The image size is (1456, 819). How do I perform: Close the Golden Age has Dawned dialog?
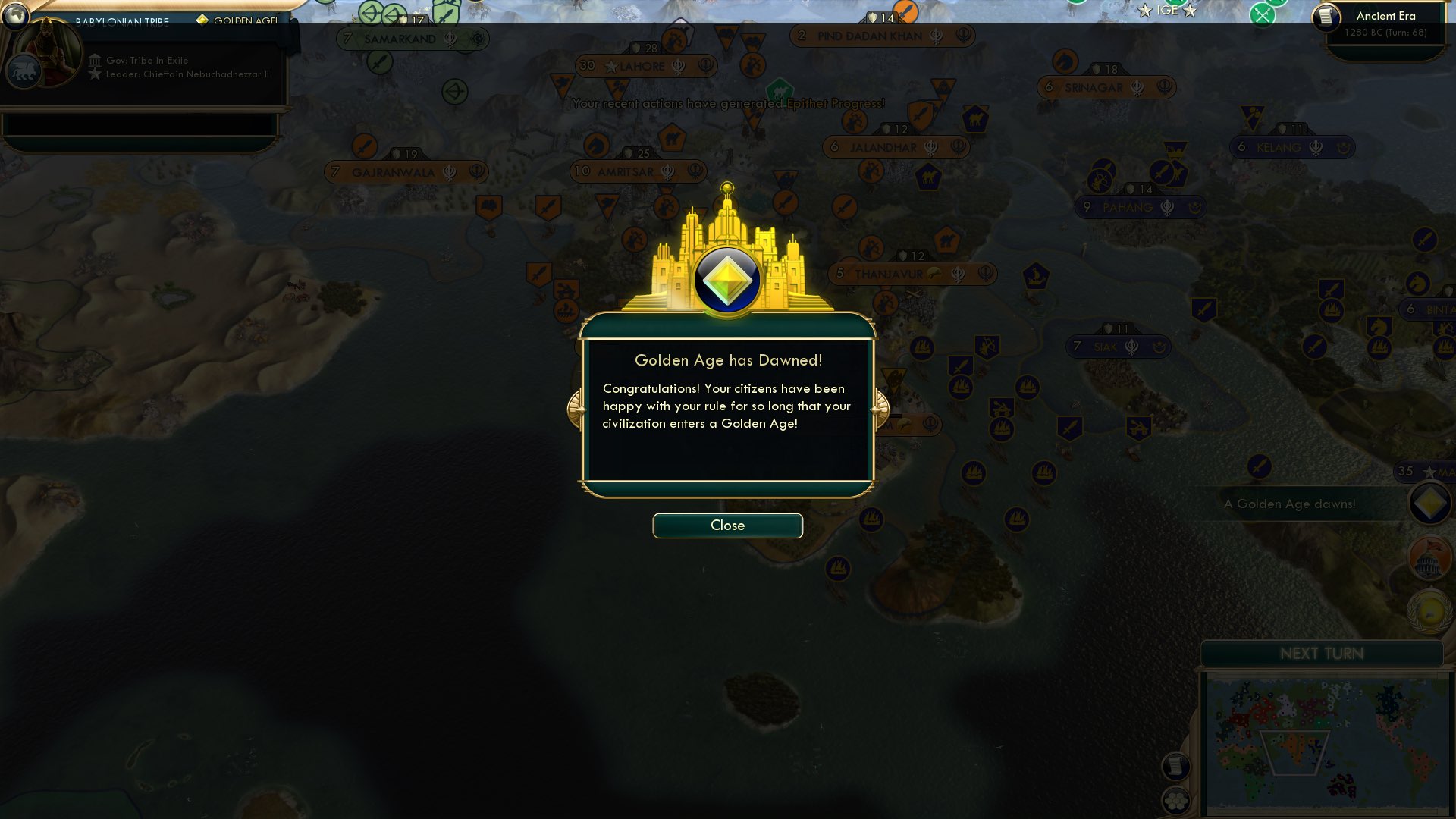[727, 526]
